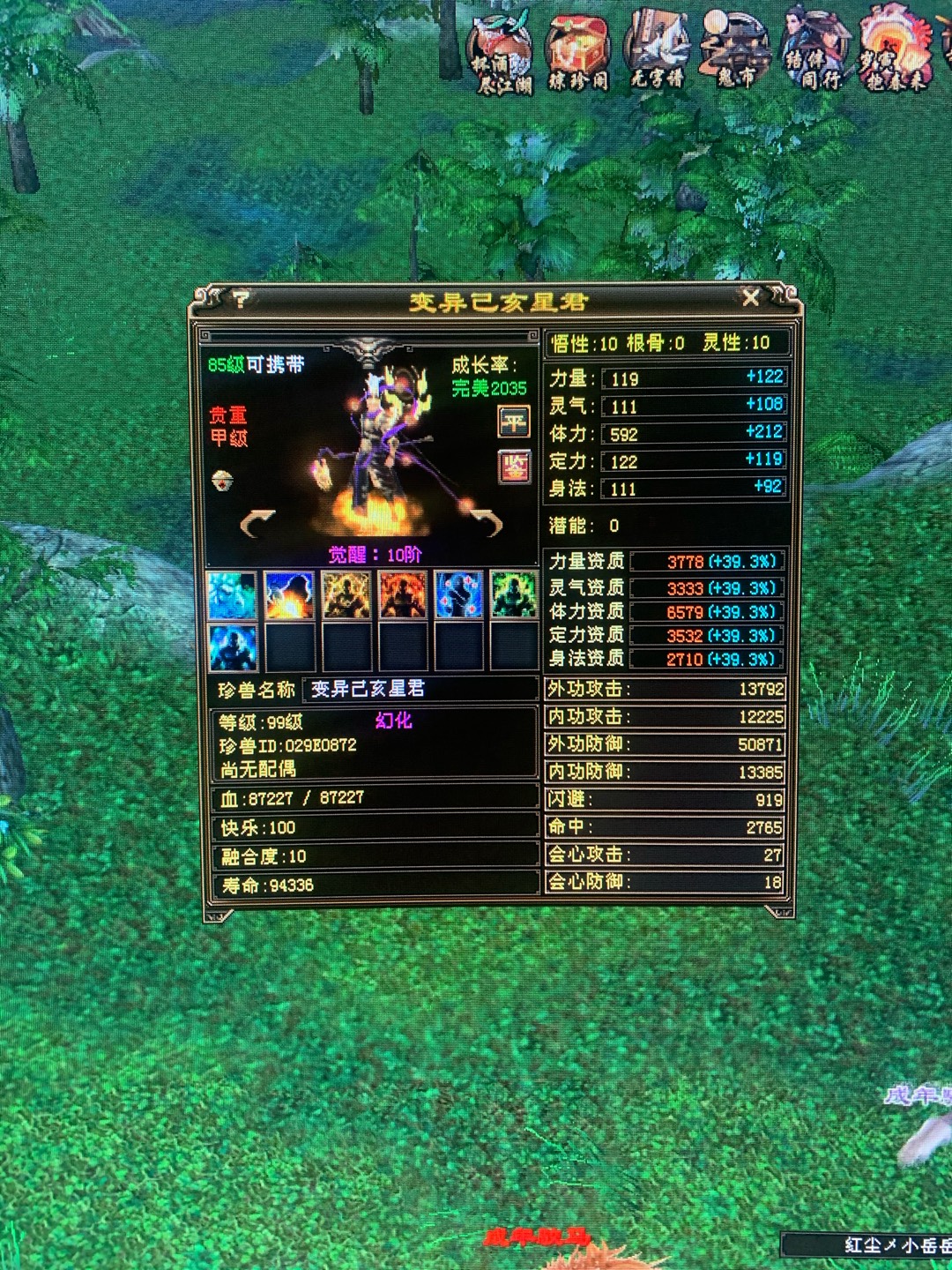Select the blue arm with red sparkles skill
This screenshot has width=952, height=1270.
458,594
